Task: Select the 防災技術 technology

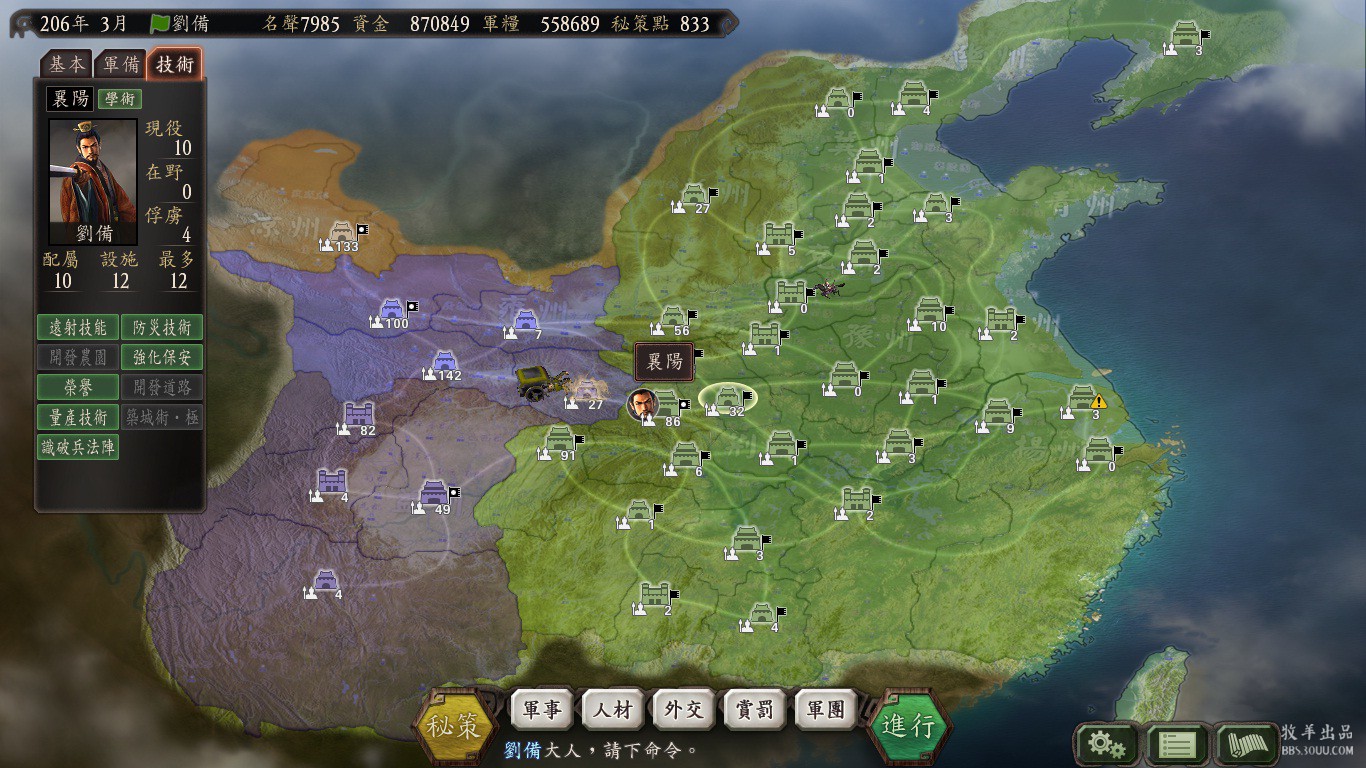Action: (162, 327)
